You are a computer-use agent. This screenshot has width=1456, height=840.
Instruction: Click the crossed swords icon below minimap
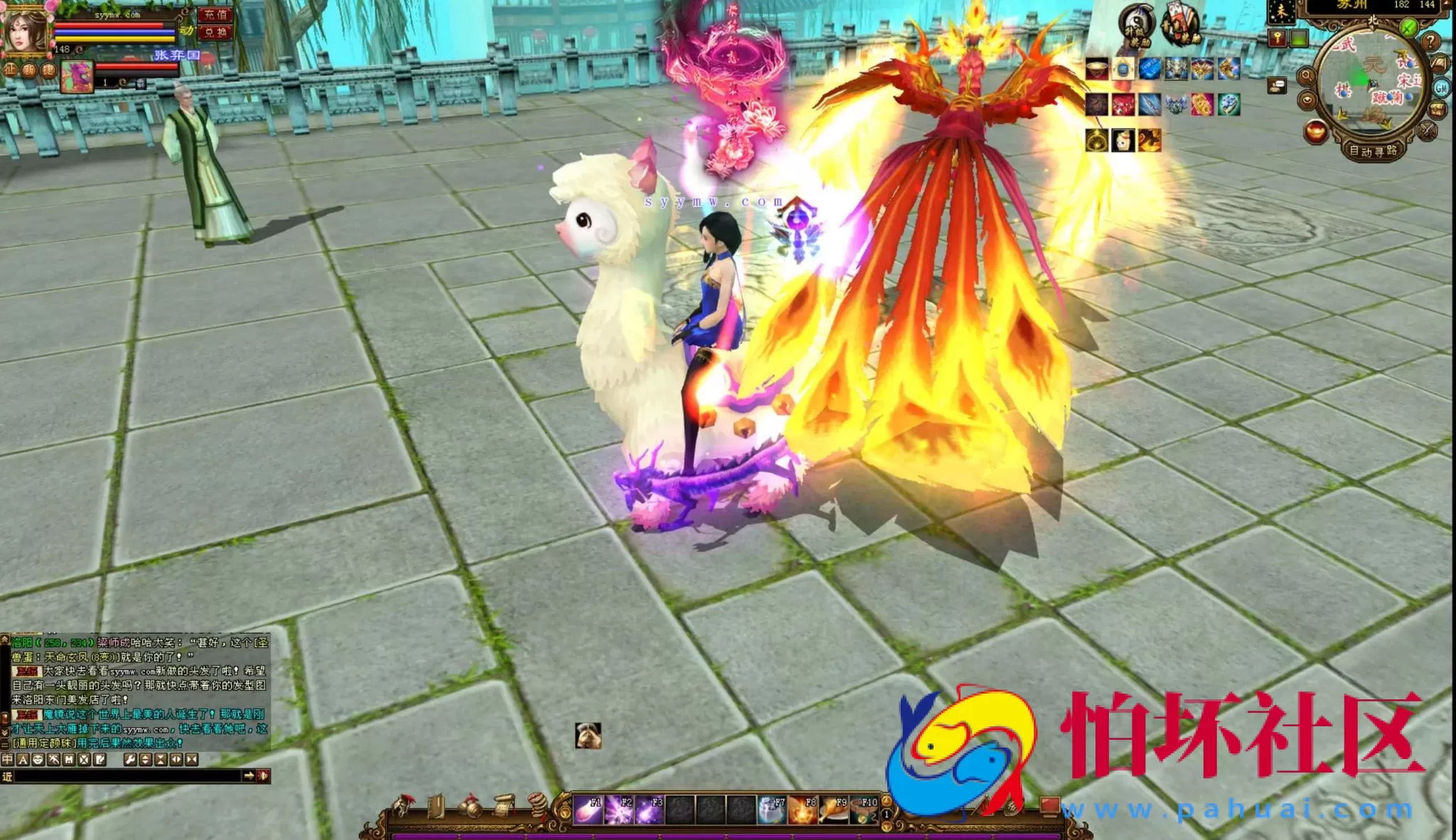1426,131
